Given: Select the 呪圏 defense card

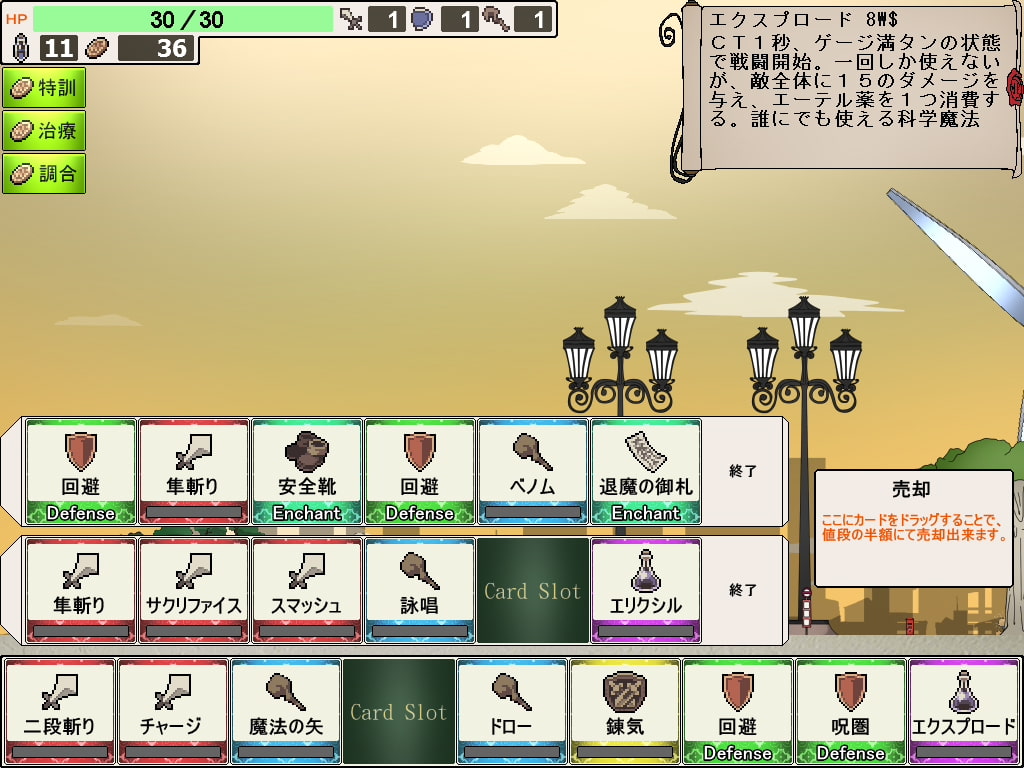Looking at the screenshot, I should [x=851, y=711].
